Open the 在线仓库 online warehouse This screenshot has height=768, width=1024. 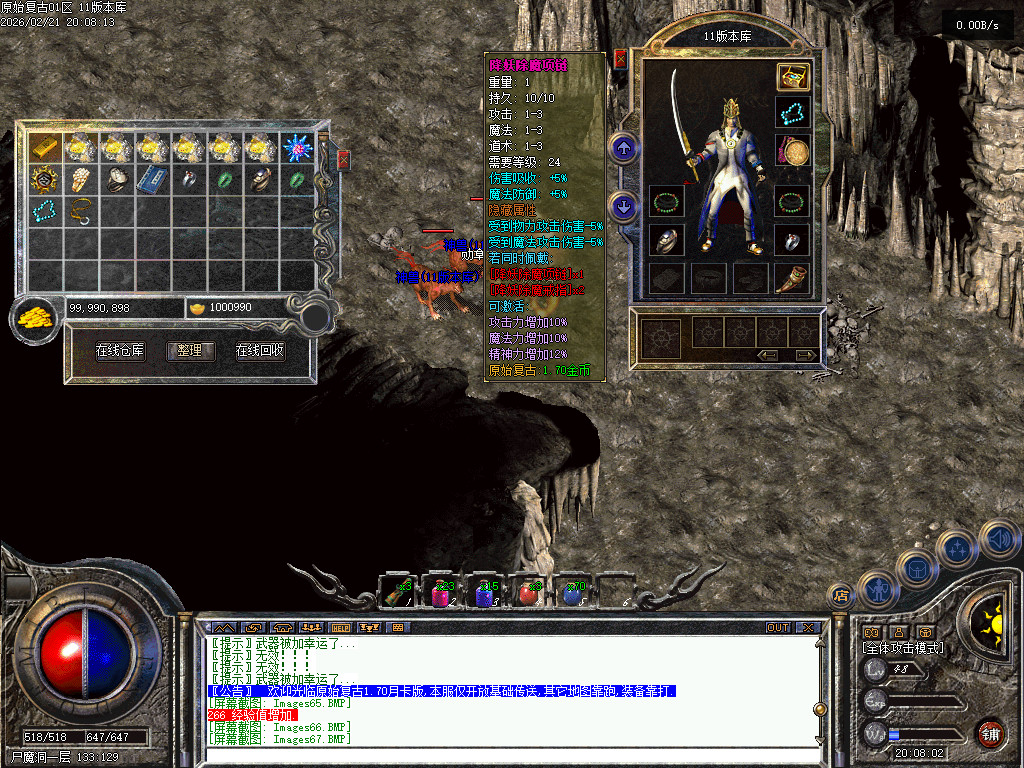pyautogui.click(x=120, y=351)
